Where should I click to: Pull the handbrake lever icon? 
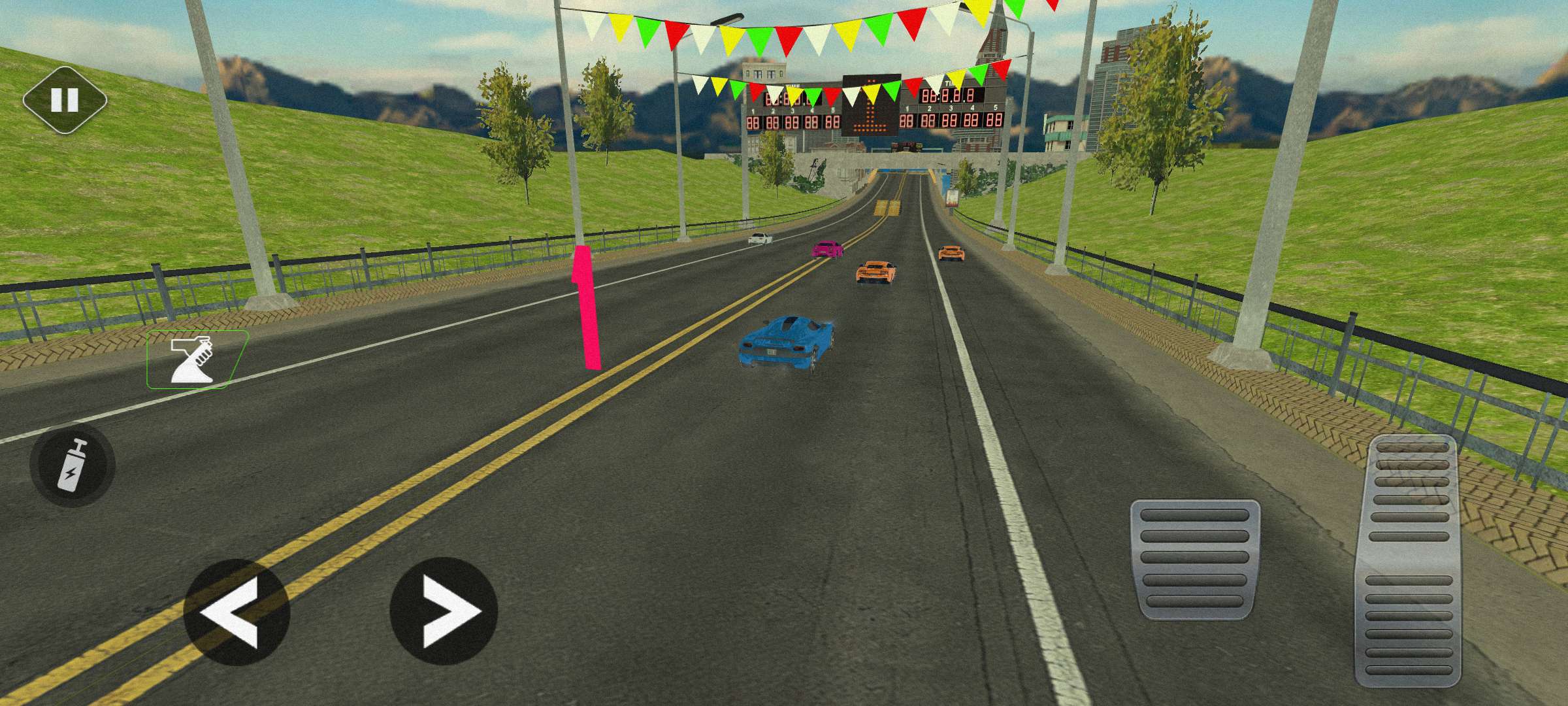pos(195,360)
